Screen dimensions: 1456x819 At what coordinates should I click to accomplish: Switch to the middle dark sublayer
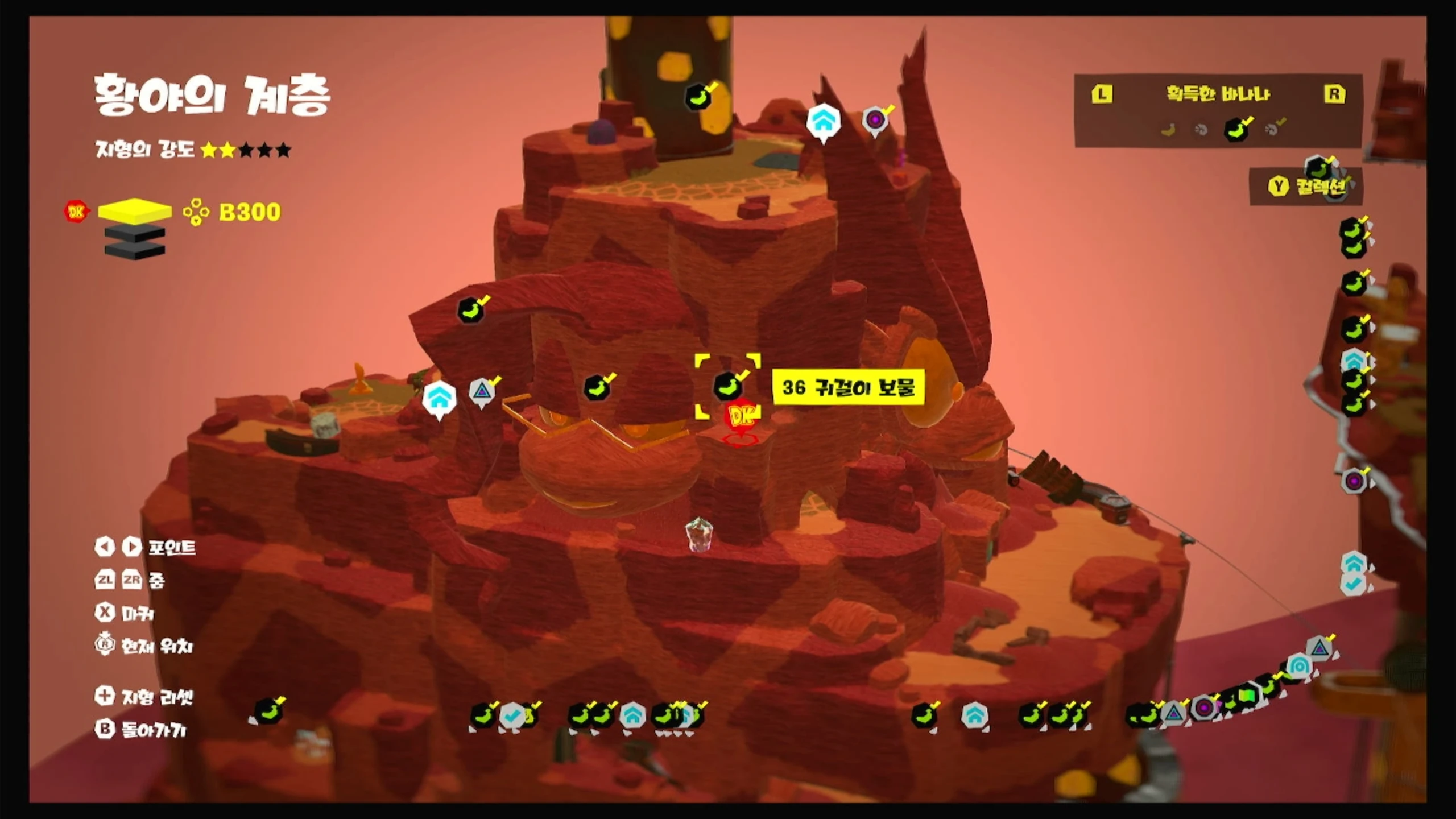(135, 232)
